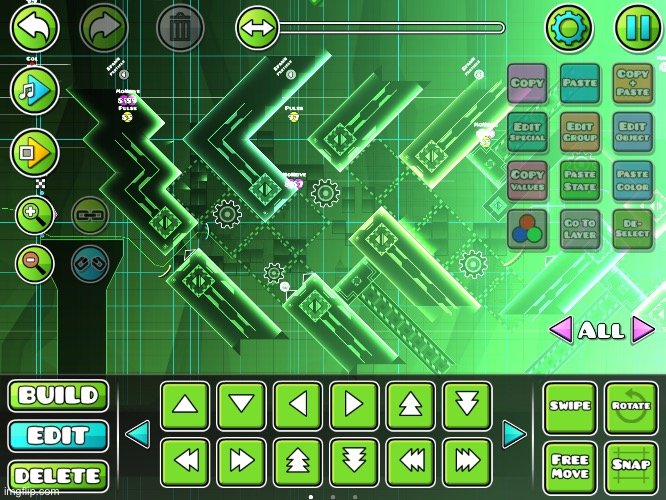Show next page of edit buttons
This screenshot has width=666, height=500.
click(514, 434)
